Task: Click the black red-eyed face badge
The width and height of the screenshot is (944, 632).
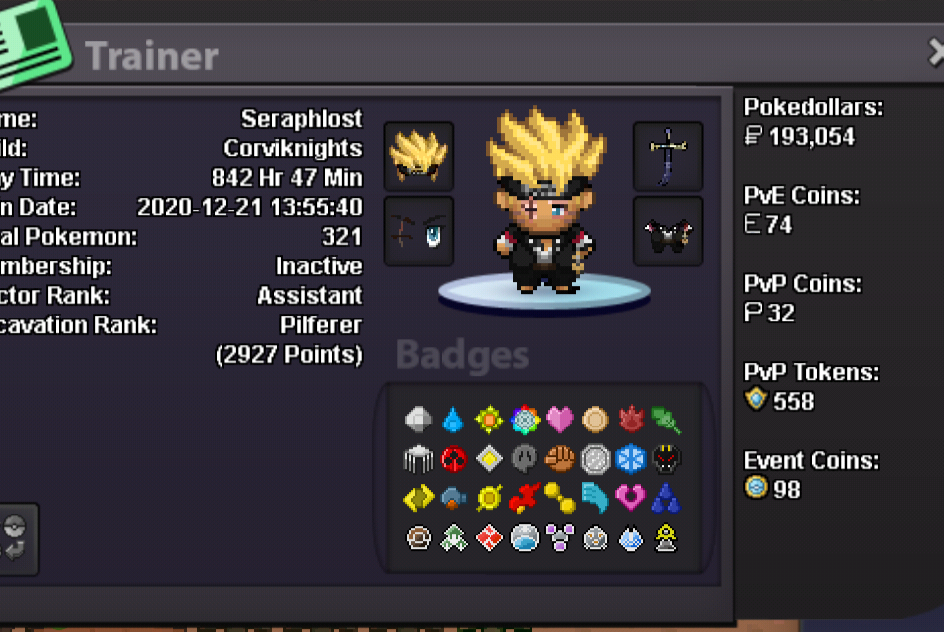Action: click(666, 459)
